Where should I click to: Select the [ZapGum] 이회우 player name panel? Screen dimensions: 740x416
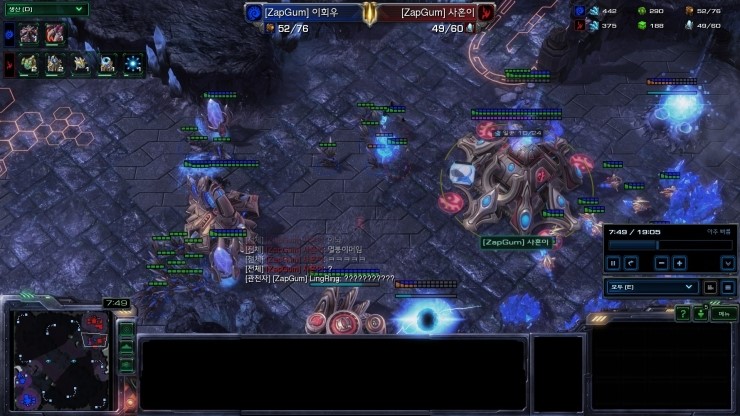[305, 12]
